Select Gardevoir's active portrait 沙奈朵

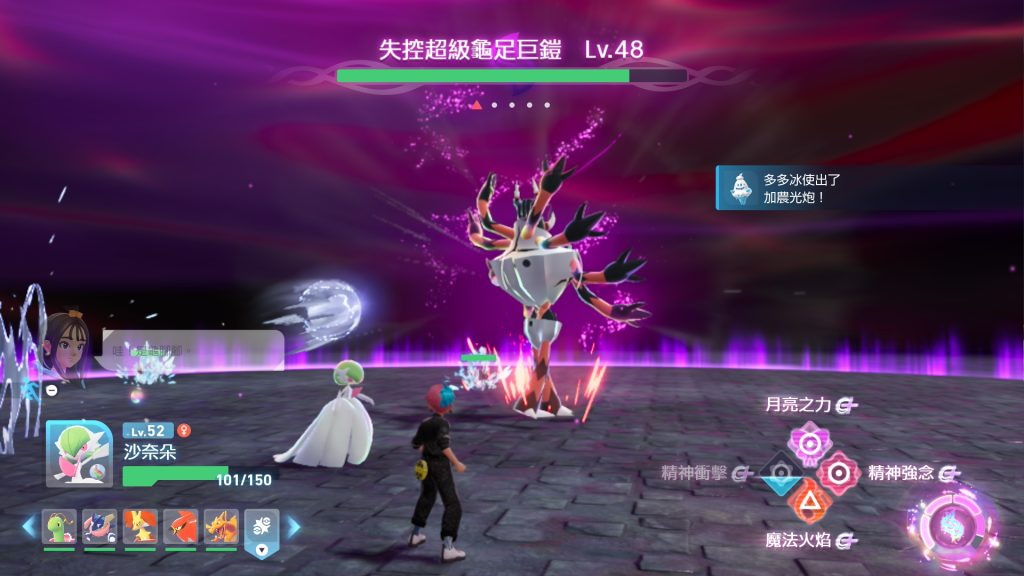[x=79, y=454]
